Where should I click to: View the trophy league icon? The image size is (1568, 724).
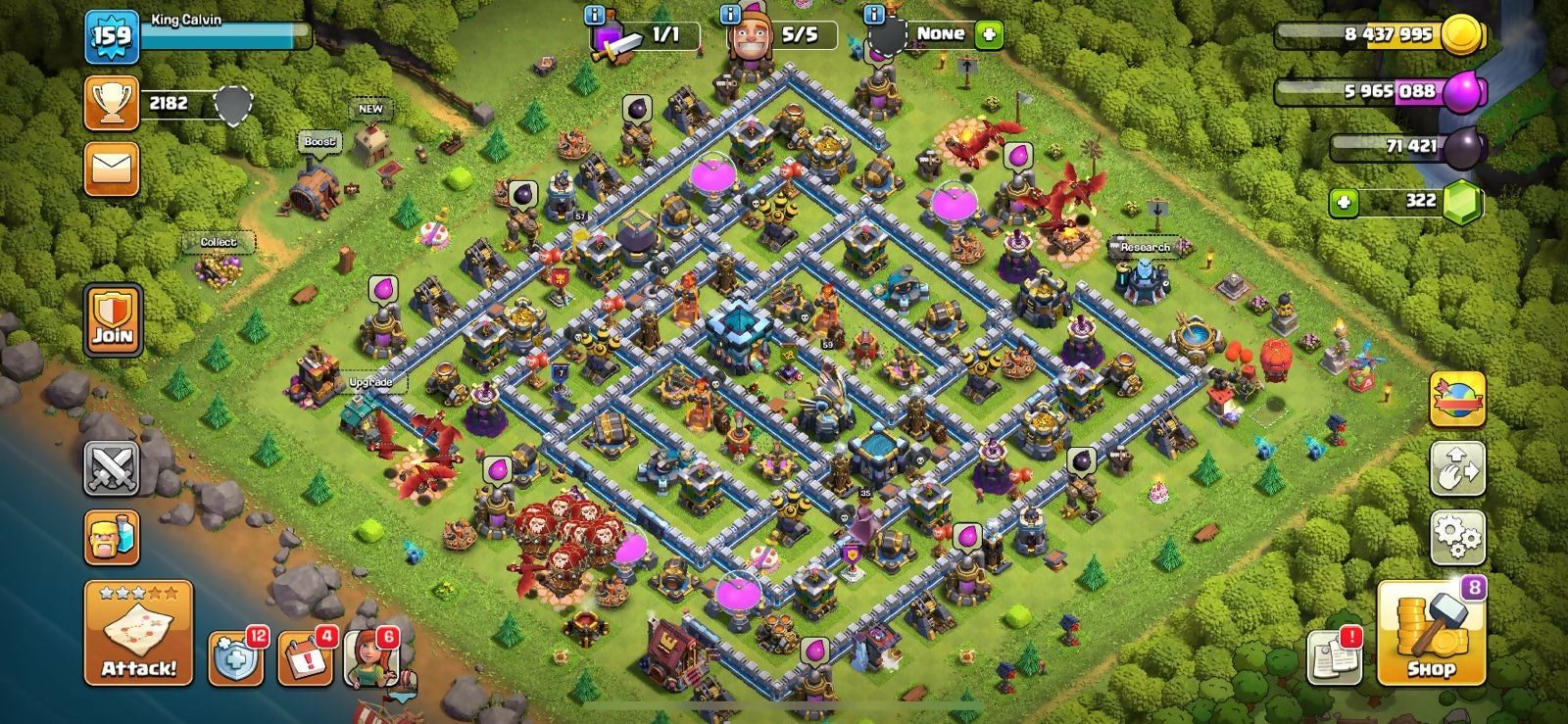point(112,104)
